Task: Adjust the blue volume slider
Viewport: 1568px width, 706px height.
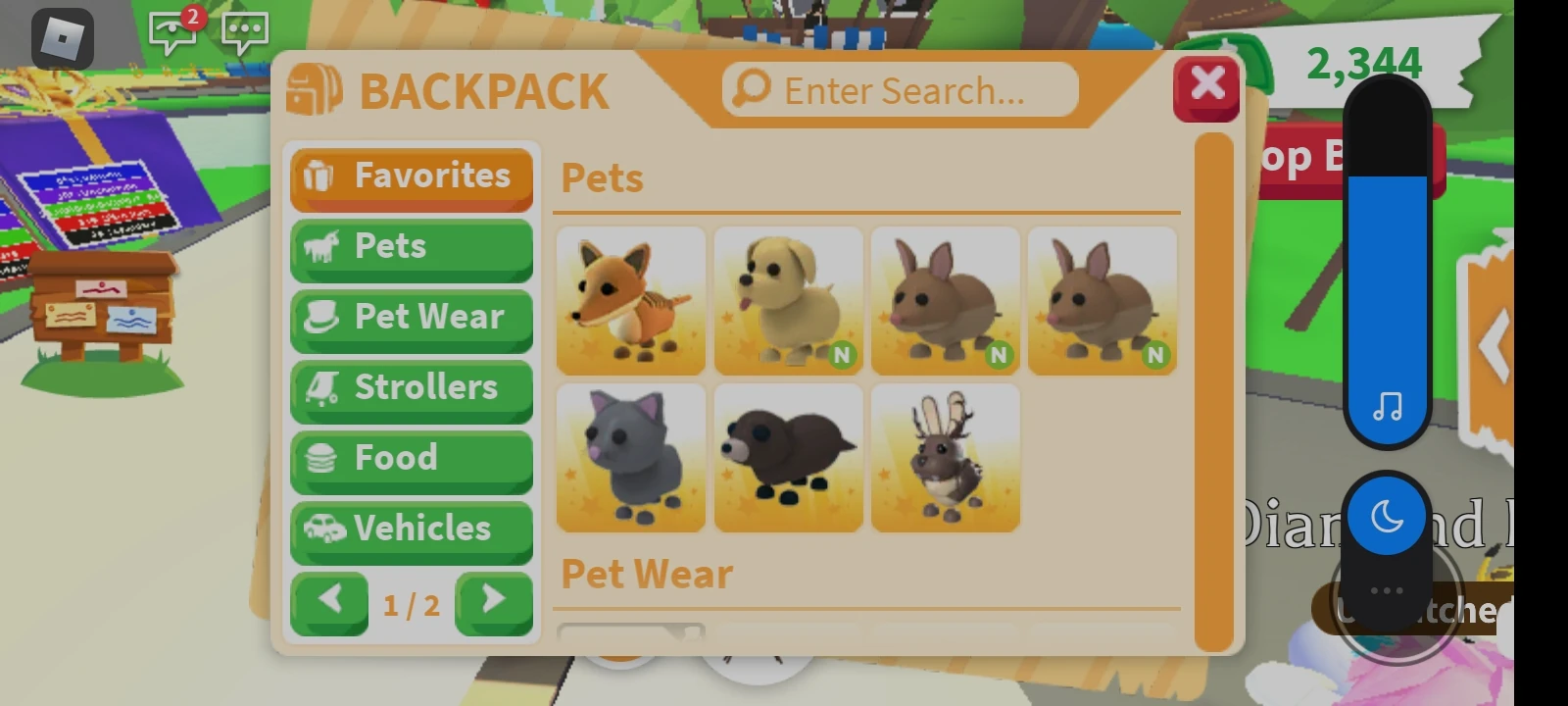Action: tap(1387, 294)
